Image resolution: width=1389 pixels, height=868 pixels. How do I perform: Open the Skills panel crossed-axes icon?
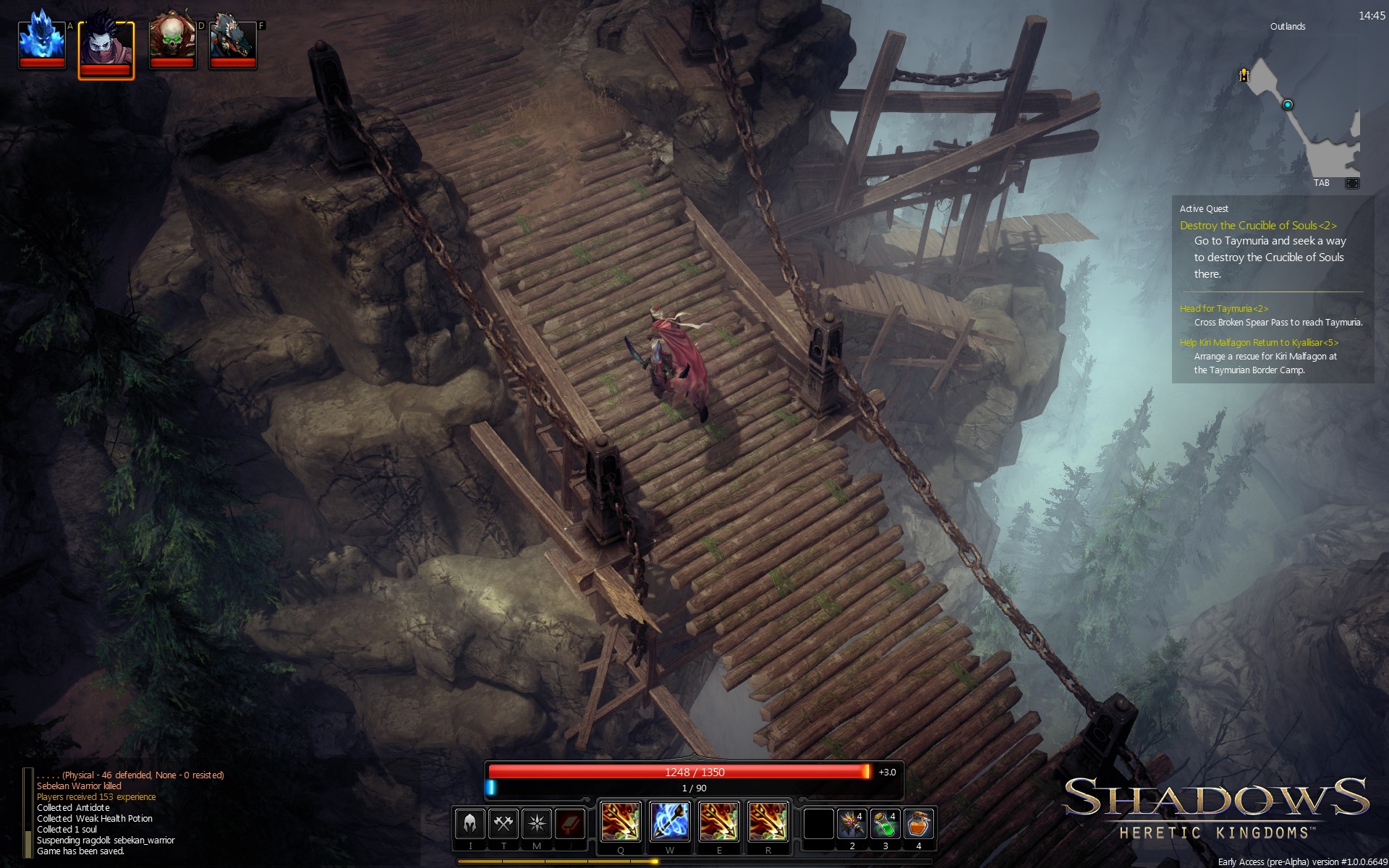pos(504,822)
